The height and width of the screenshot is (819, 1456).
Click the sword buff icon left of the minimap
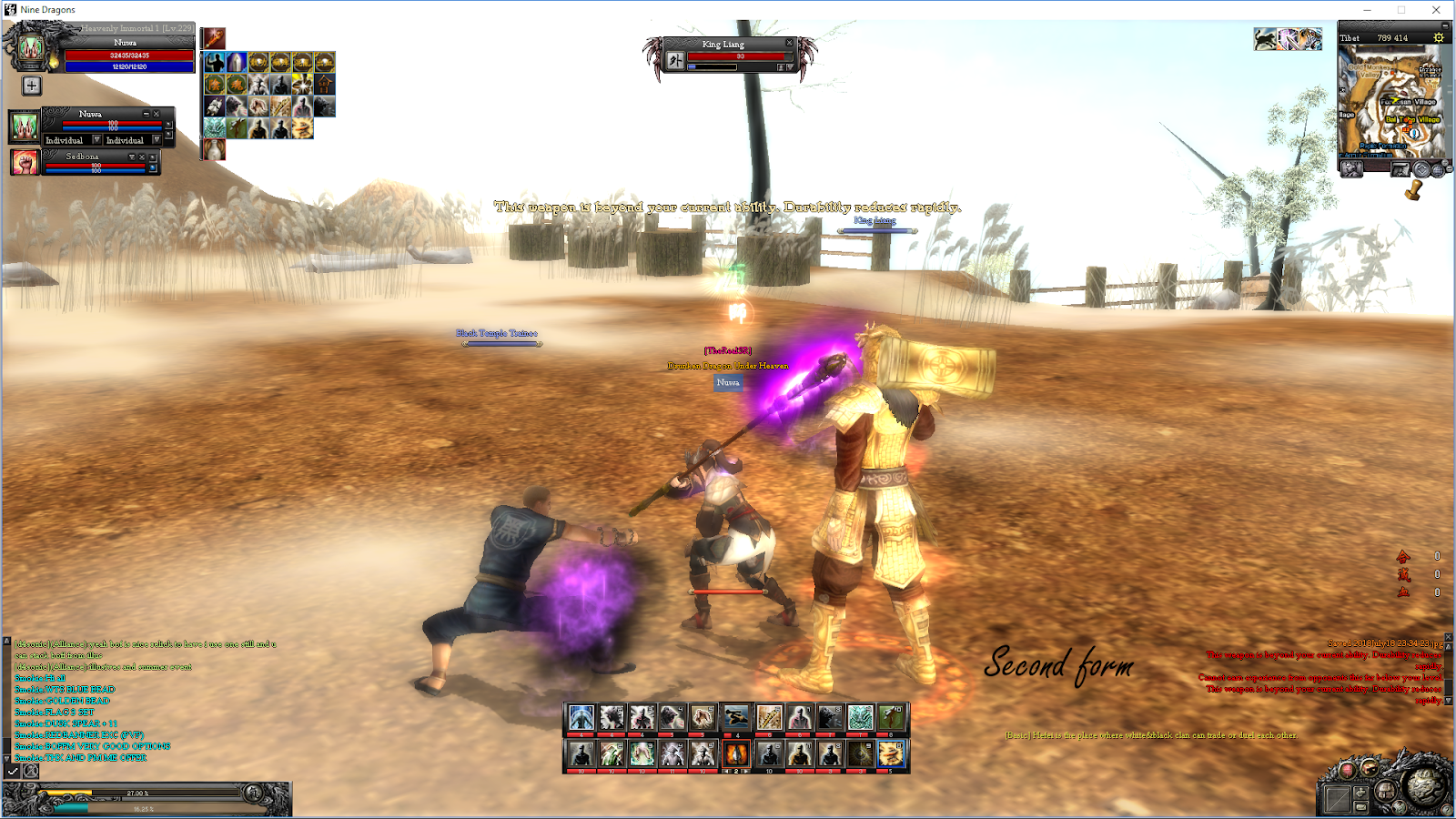click(1289, 38)
